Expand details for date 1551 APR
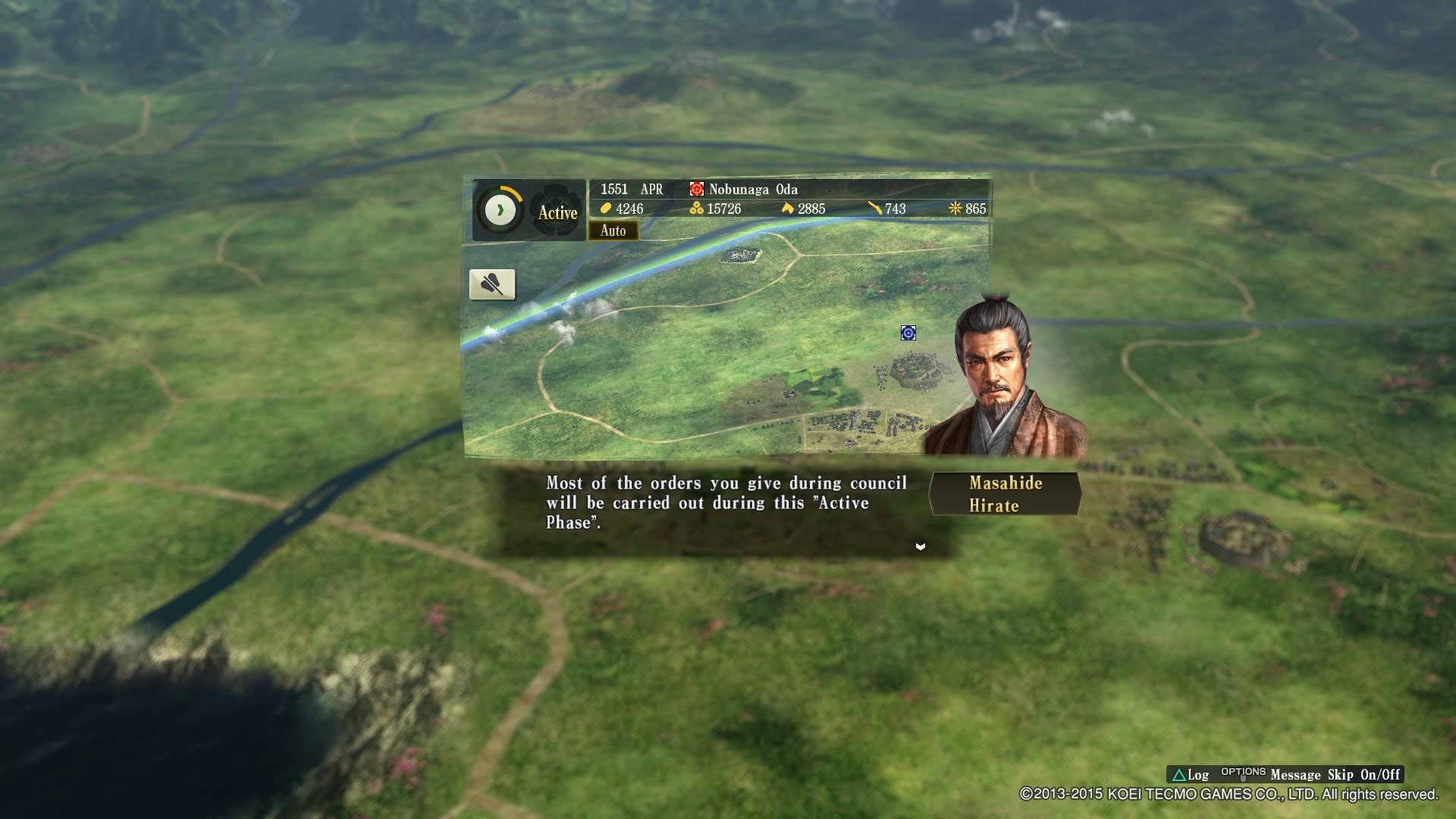Viewport: 1456px width, 819px height. 630,190
